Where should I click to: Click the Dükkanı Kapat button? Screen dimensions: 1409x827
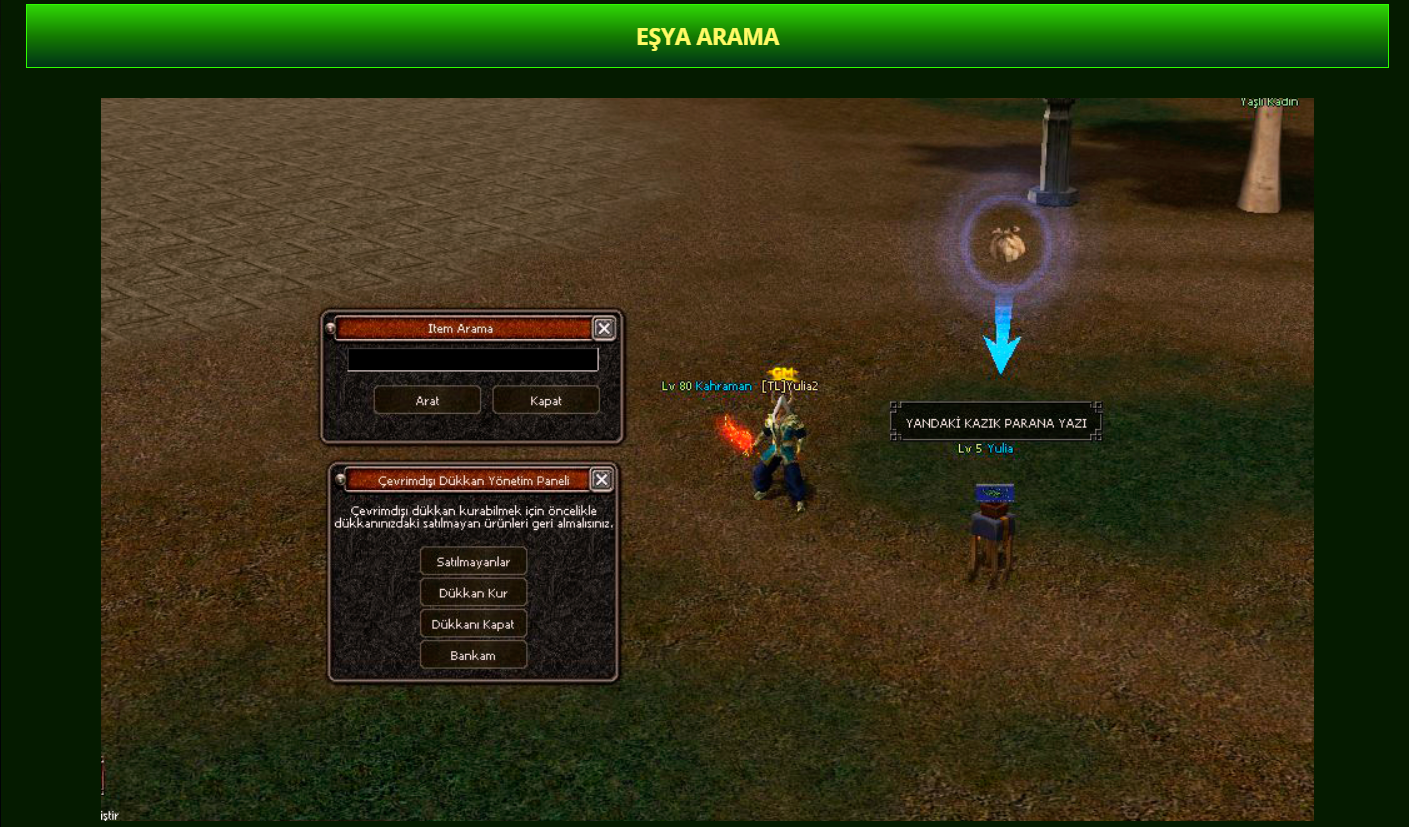point(473,624)
